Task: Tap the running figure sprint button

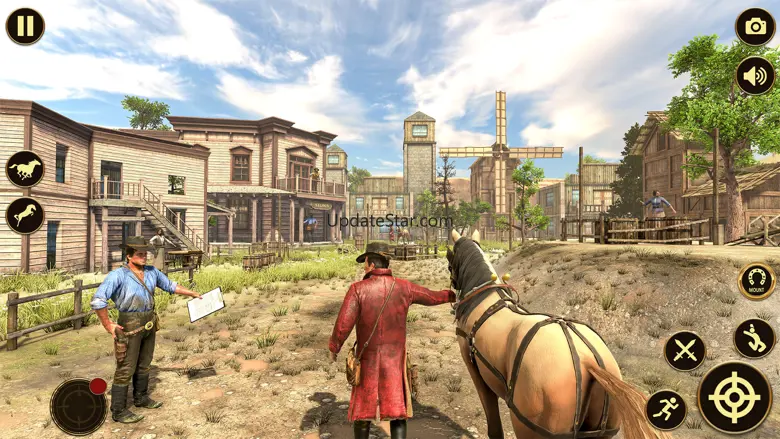Action: coord(666,409)
